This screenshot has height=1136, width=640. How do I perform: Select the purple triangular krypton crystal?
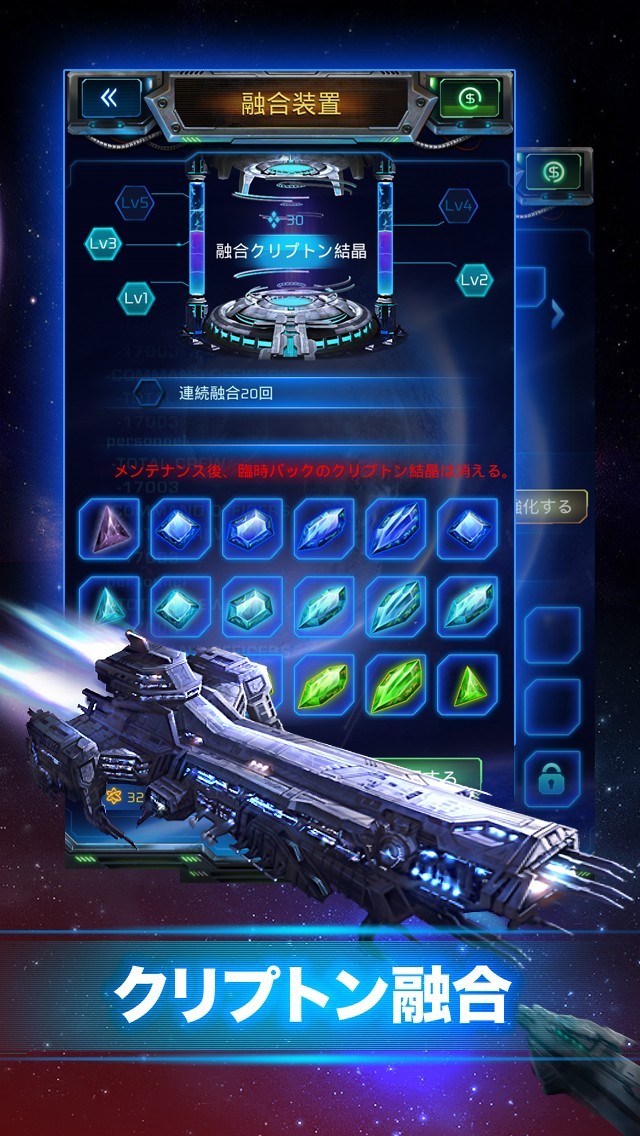[x=110, y=527]
